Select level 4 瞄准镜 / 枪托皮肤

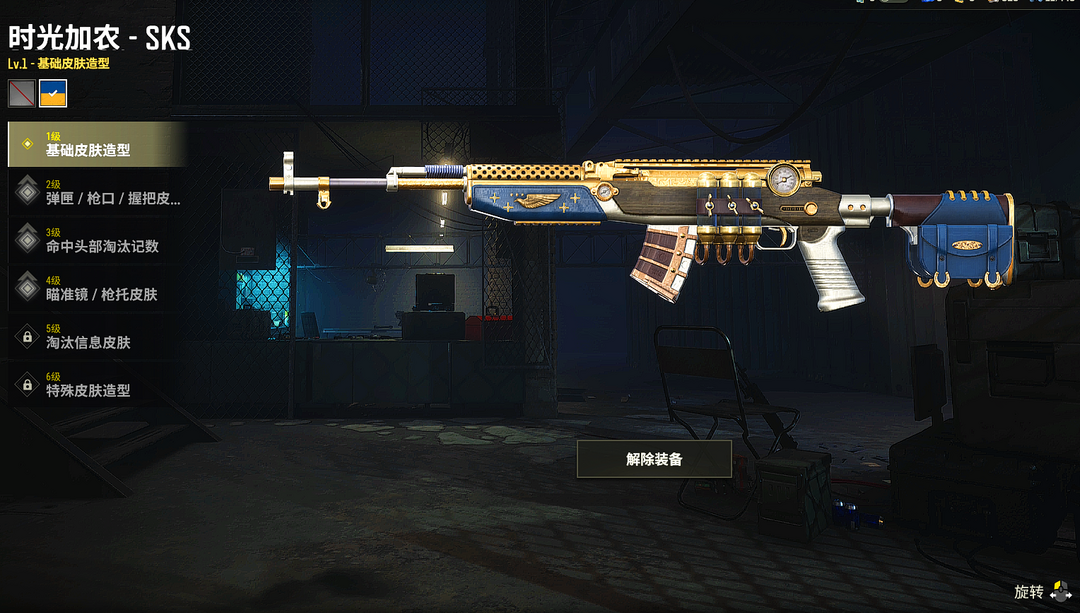[x=97, y=288]
